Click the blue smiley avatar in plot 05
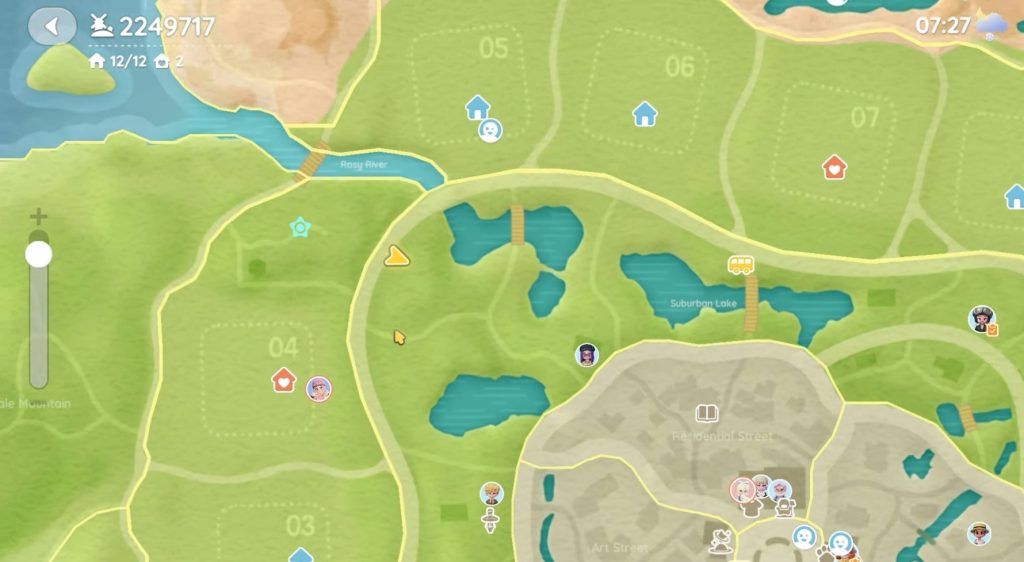Viewport: 1024px width, 562px height. pyautogui.click(x=489, y=130)
